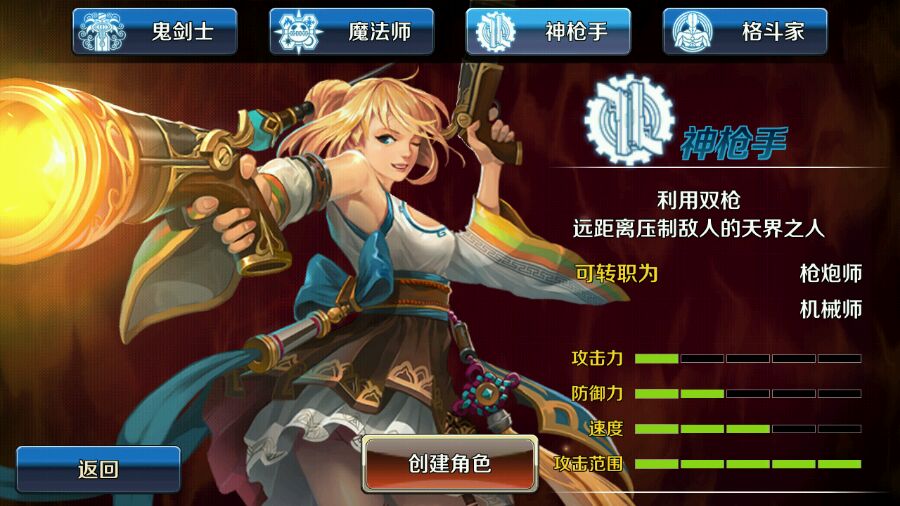
Task: Open the 格斗家 class tab
Action: [745, 31]
